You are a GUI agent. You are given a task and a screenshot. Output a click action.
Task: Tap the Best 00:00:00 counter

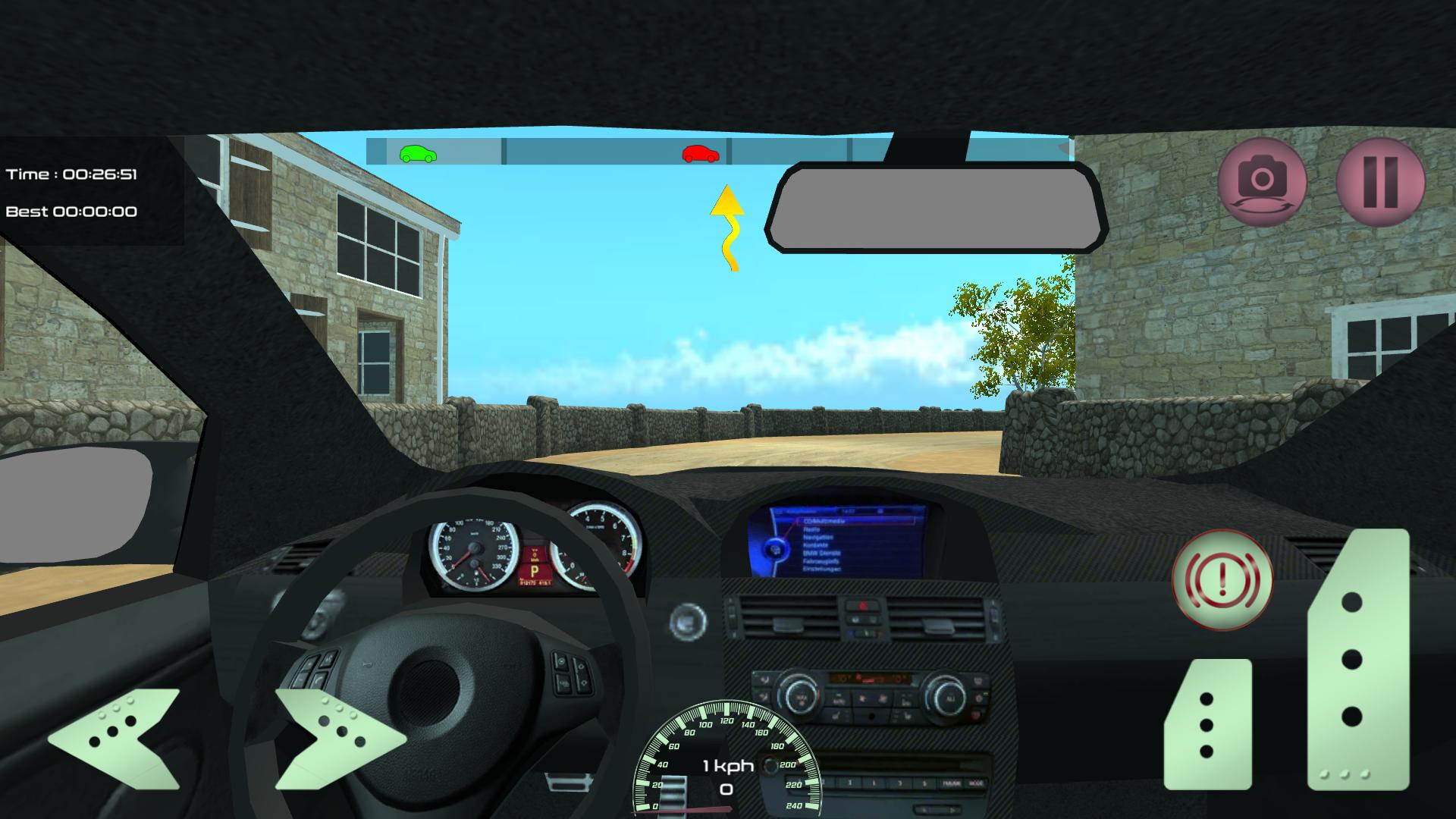(73, 212)
